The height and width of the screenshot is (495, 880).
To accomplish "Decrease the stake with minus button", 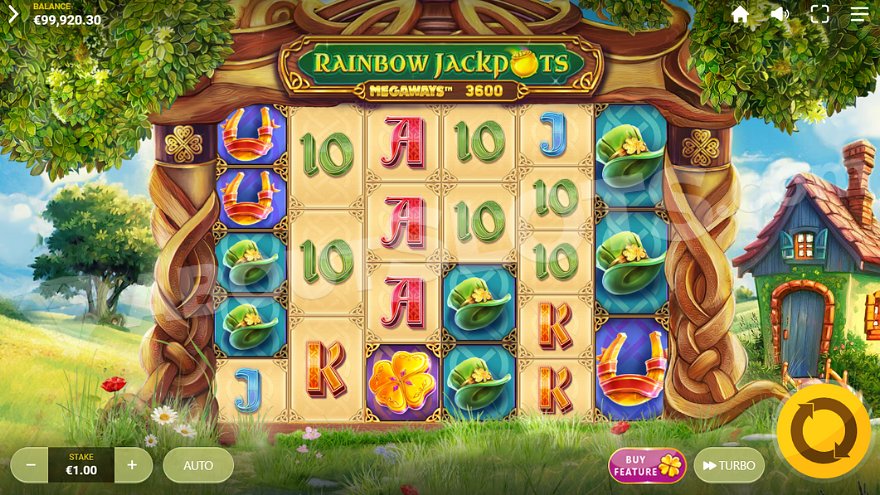I will tap(31, 465).
